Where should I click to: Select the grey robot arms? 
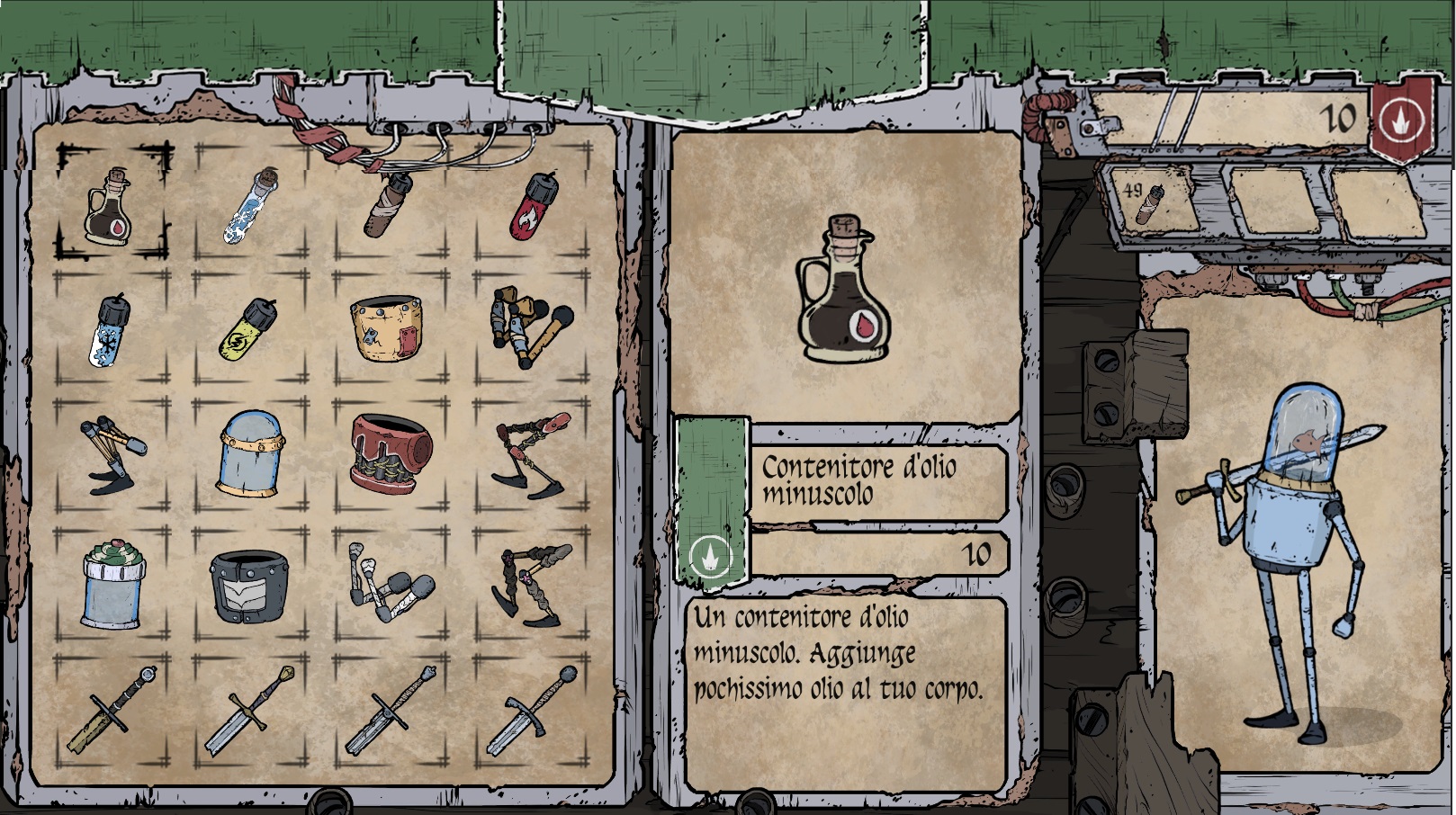[389, 583]
